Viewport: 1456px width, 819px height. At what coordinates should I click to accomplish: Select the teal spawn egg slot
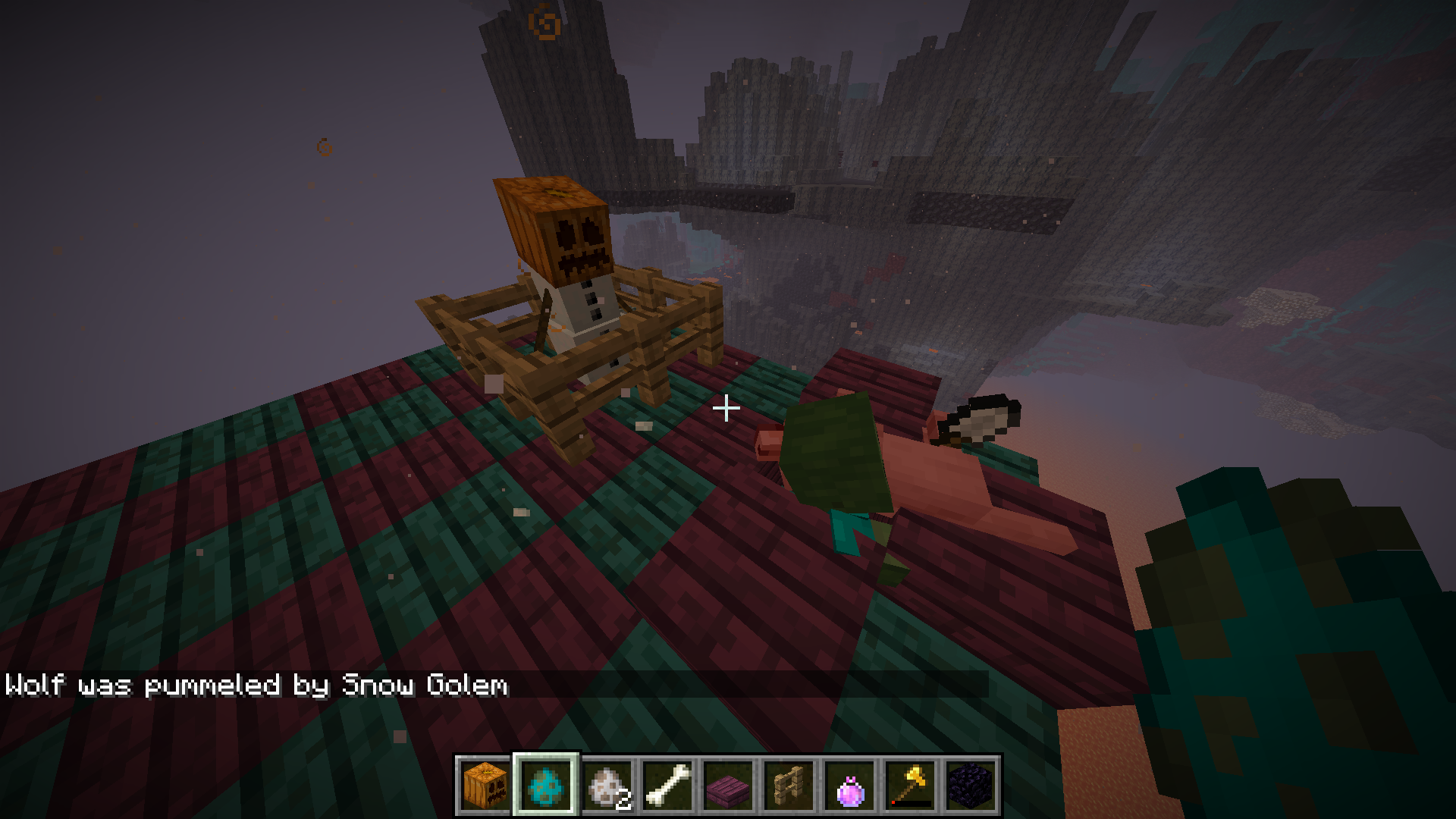tap(546, 785)
